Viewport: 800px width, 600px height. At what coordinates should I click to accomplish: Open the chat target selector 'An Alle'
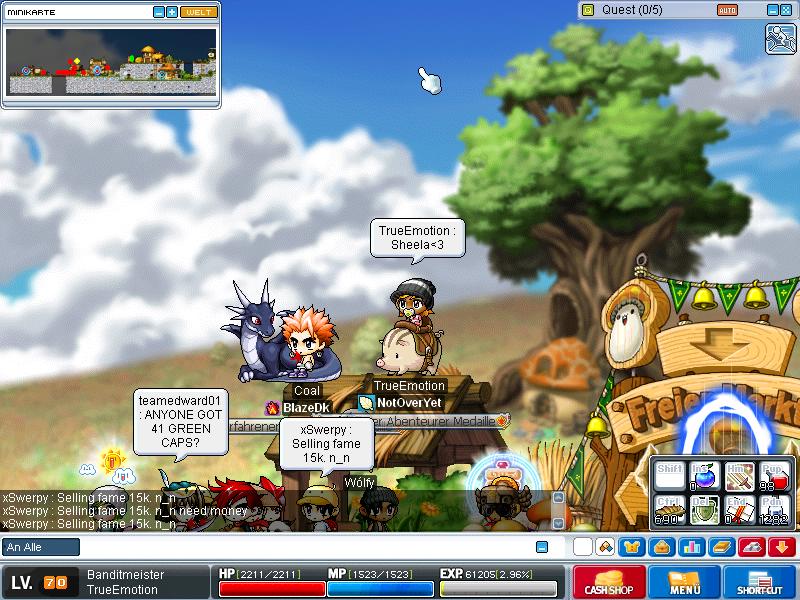tap(41, 547)
